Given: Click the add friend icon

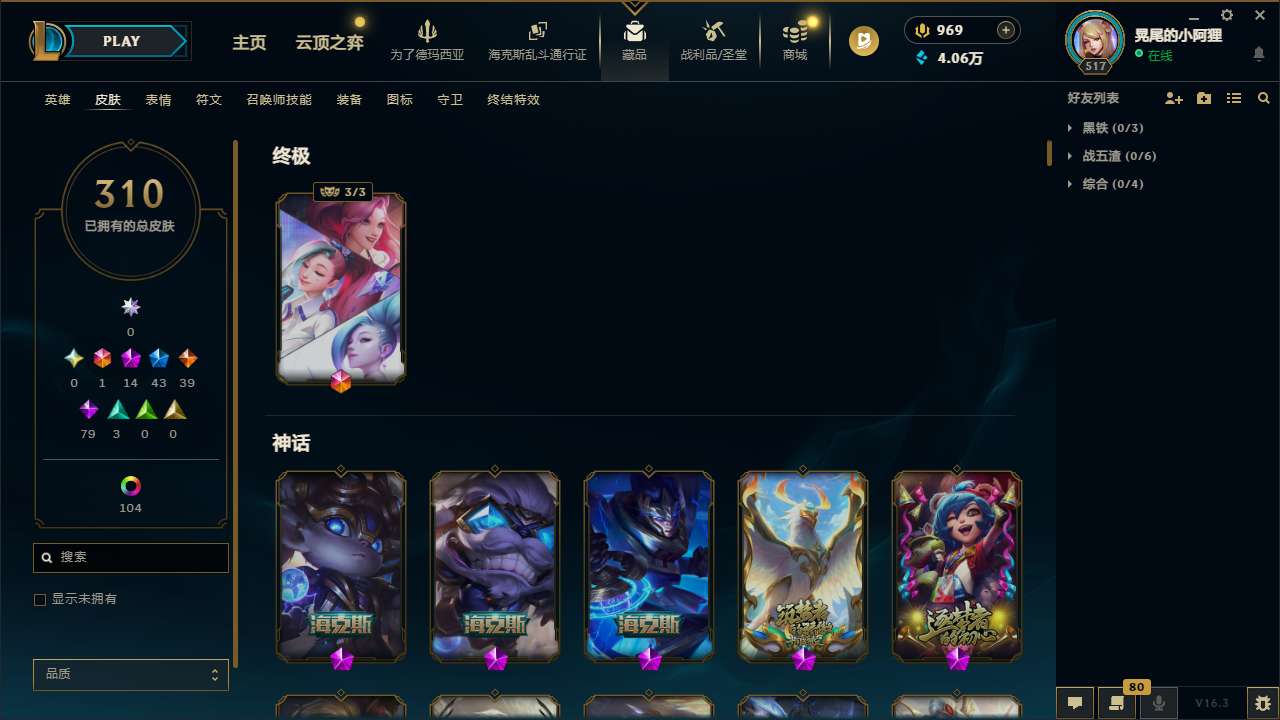Looking at the screenshot, I should tap(1174, 98).
